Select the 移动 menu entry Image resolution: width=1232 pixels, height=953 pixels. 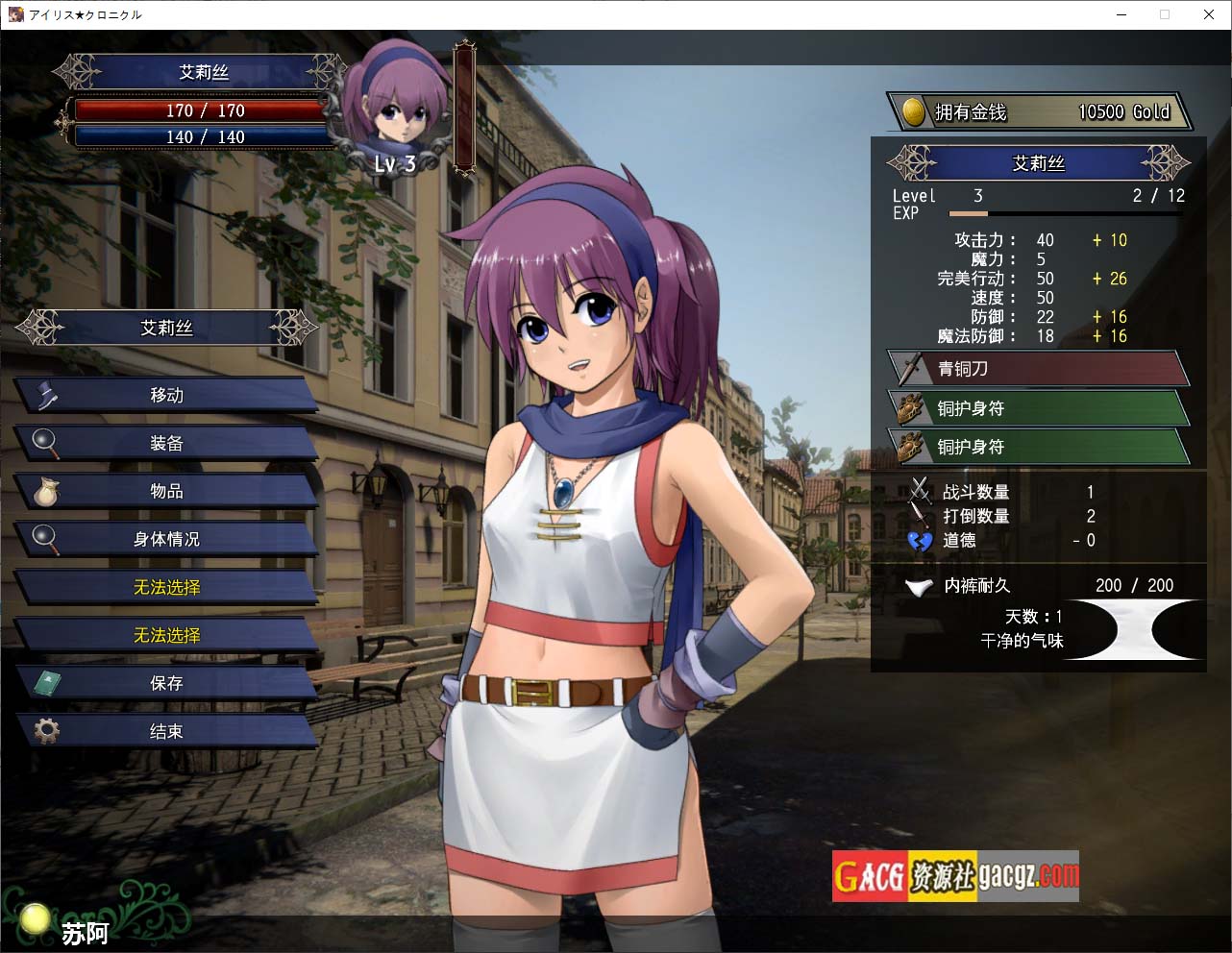[x=166, y=396]
